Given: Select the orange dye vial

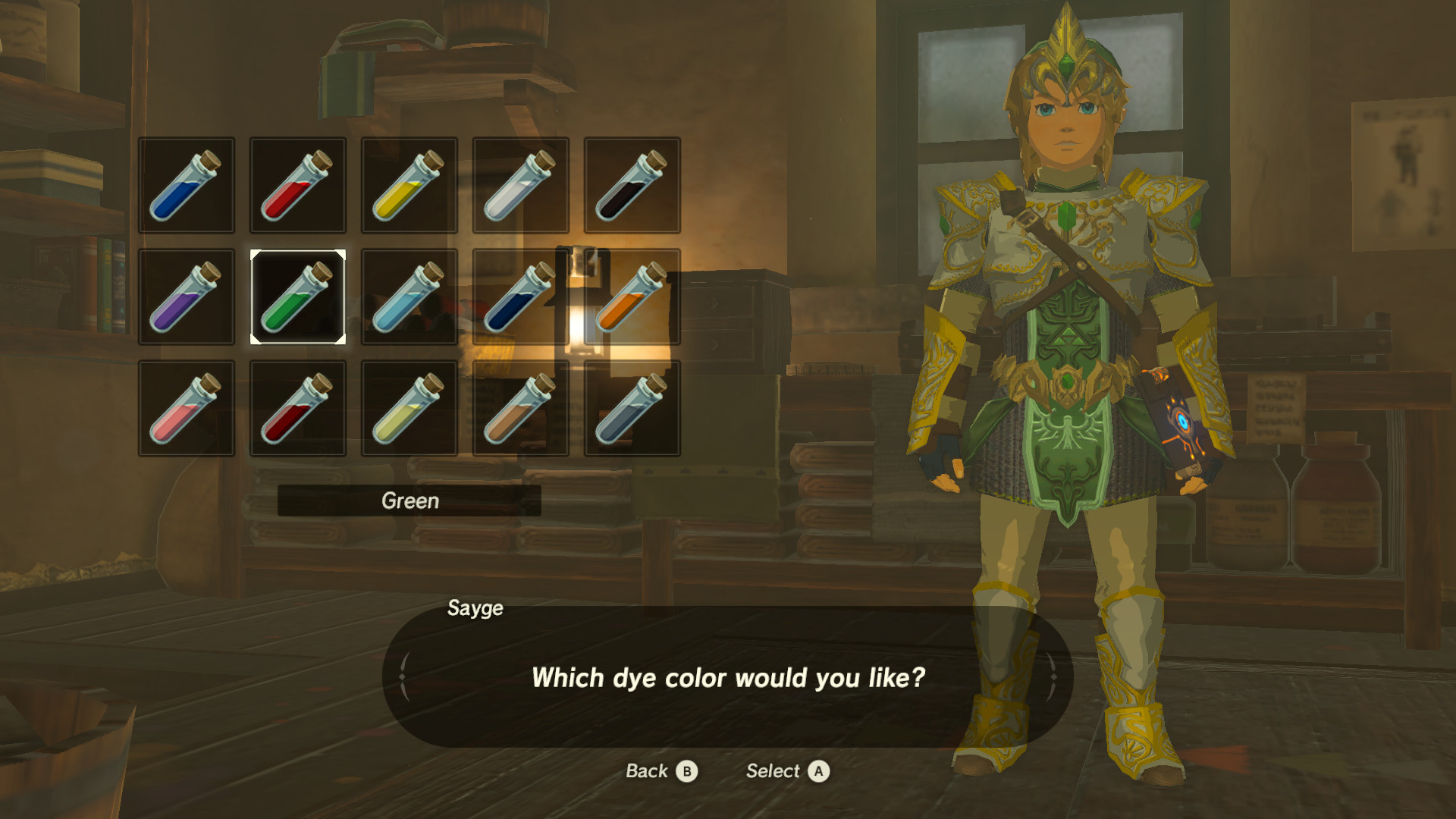Looking at the screenshot, I should tap(632, 296).
